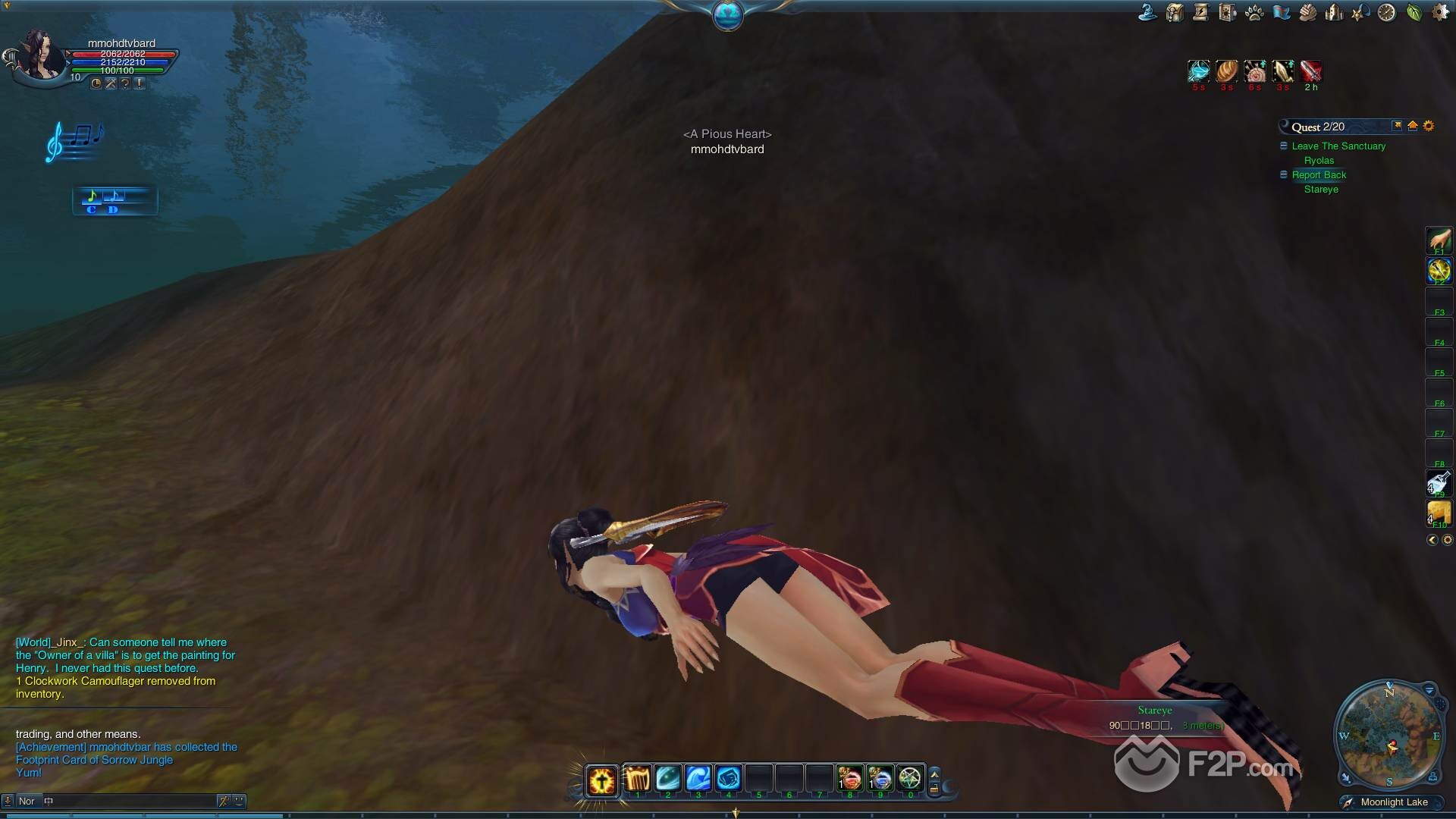Open the green leaf menu icon
Viewport: 1456px width, 819px height.
click(x=1414, y=13)
